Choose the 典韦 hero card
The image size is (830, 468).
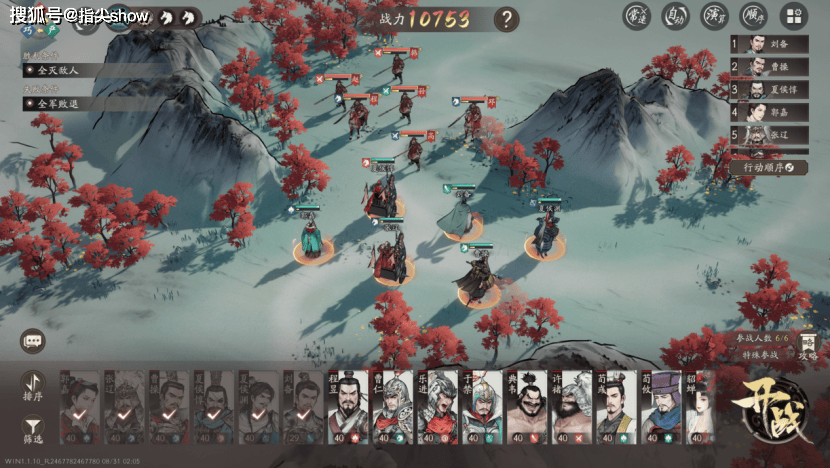click(x=527, y=407)
